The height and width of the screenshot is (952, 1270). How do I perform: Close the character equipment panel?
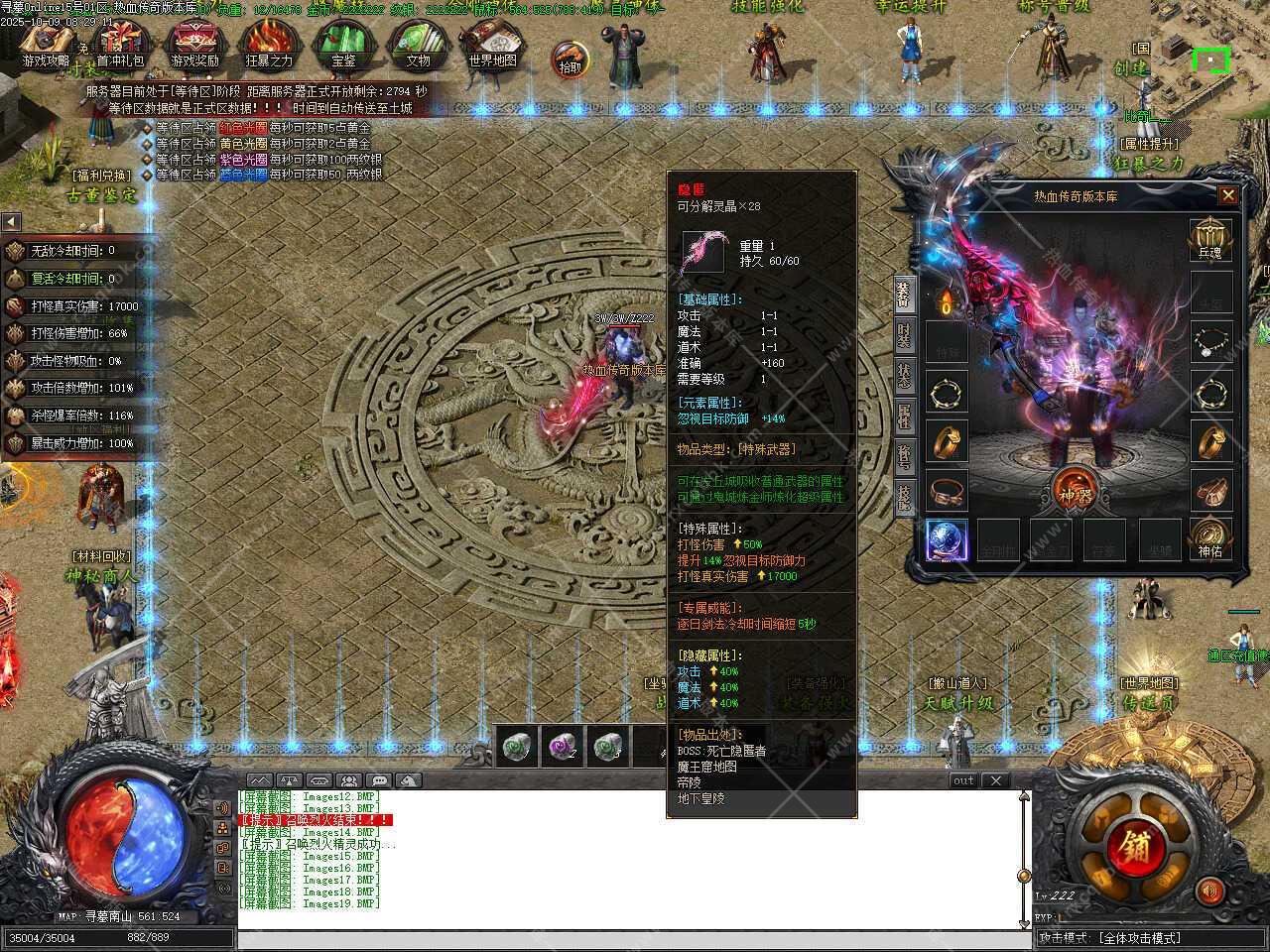click(x=1227, y=195)
